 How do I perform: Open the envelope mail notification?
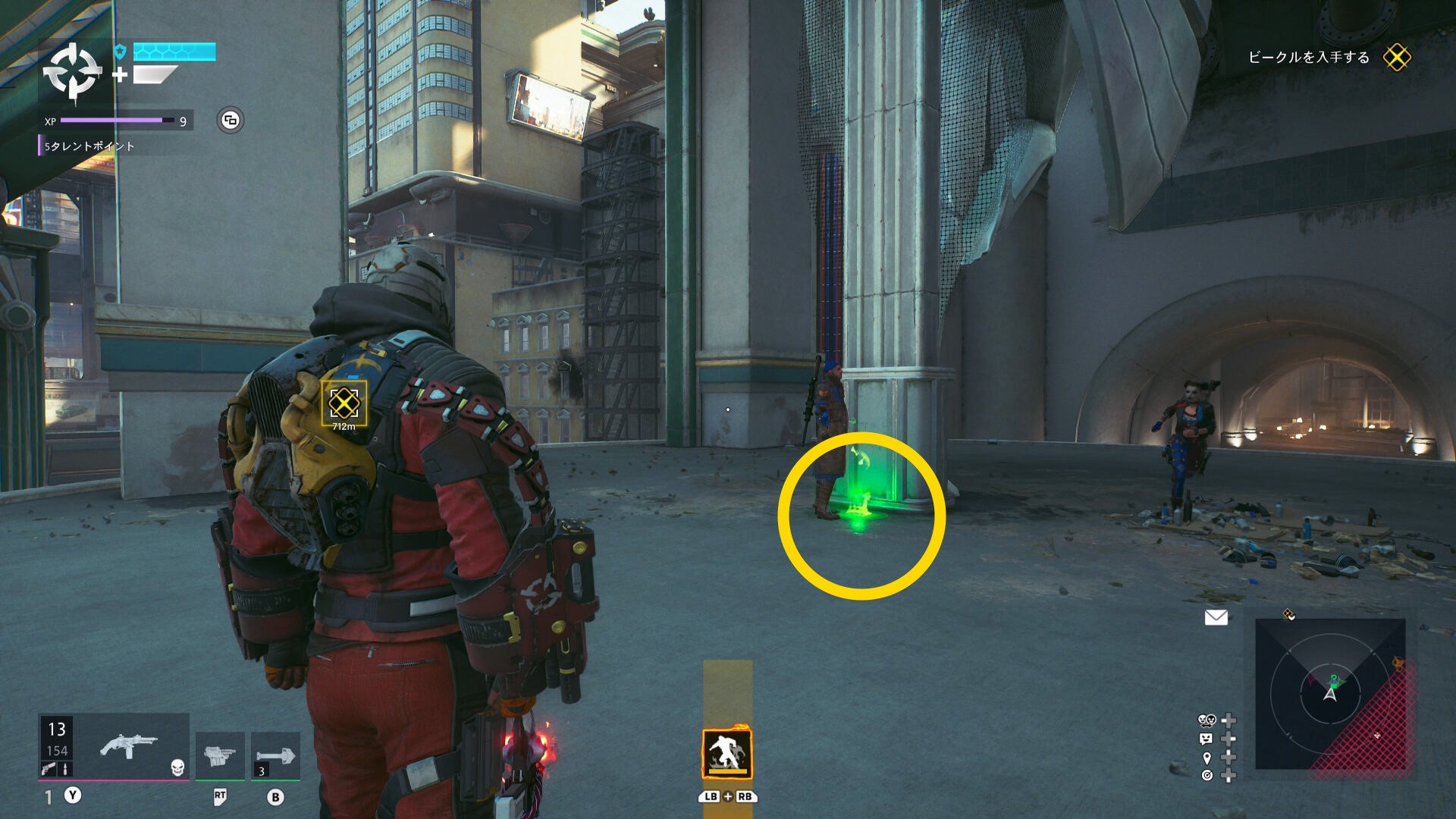pos(1216,617)
